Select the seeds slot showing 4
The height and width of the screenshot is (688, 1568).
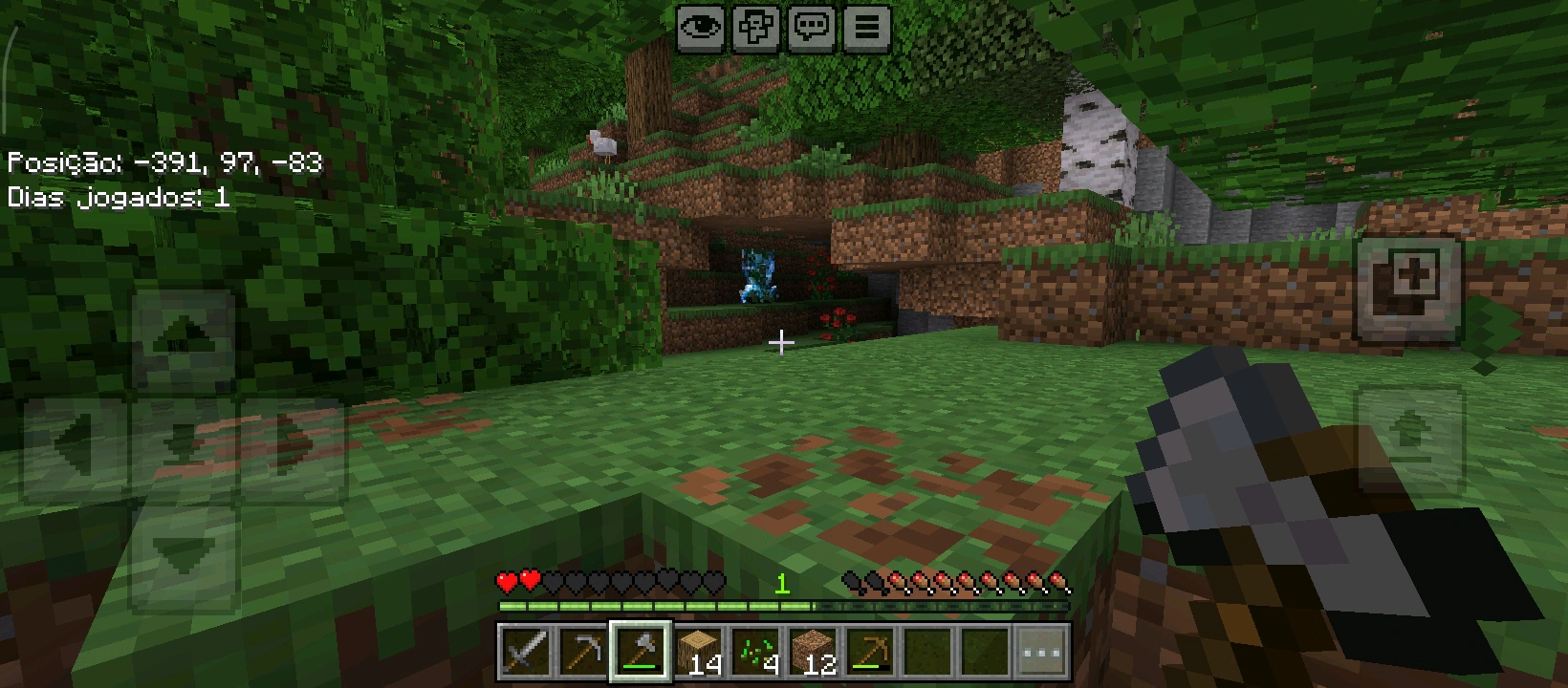[755, 652]
